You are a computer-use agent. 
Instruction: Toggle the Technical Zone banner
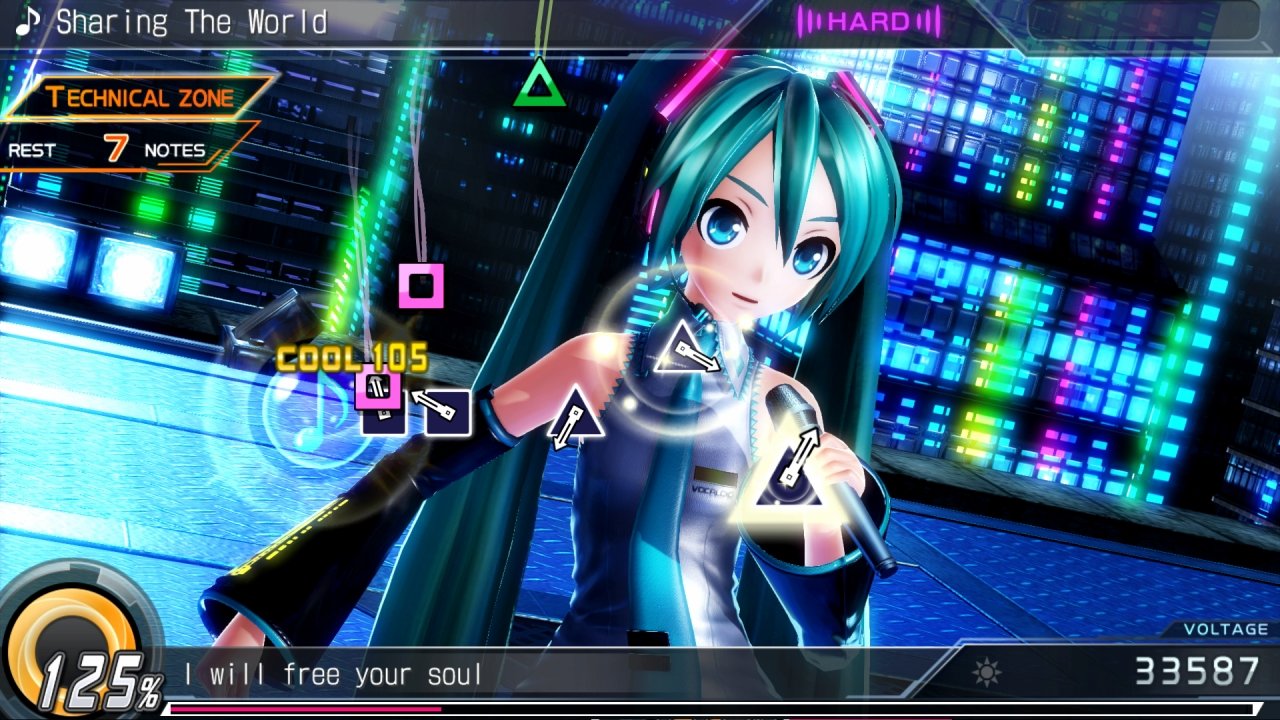pyautogui.click(x=137, y=97)
